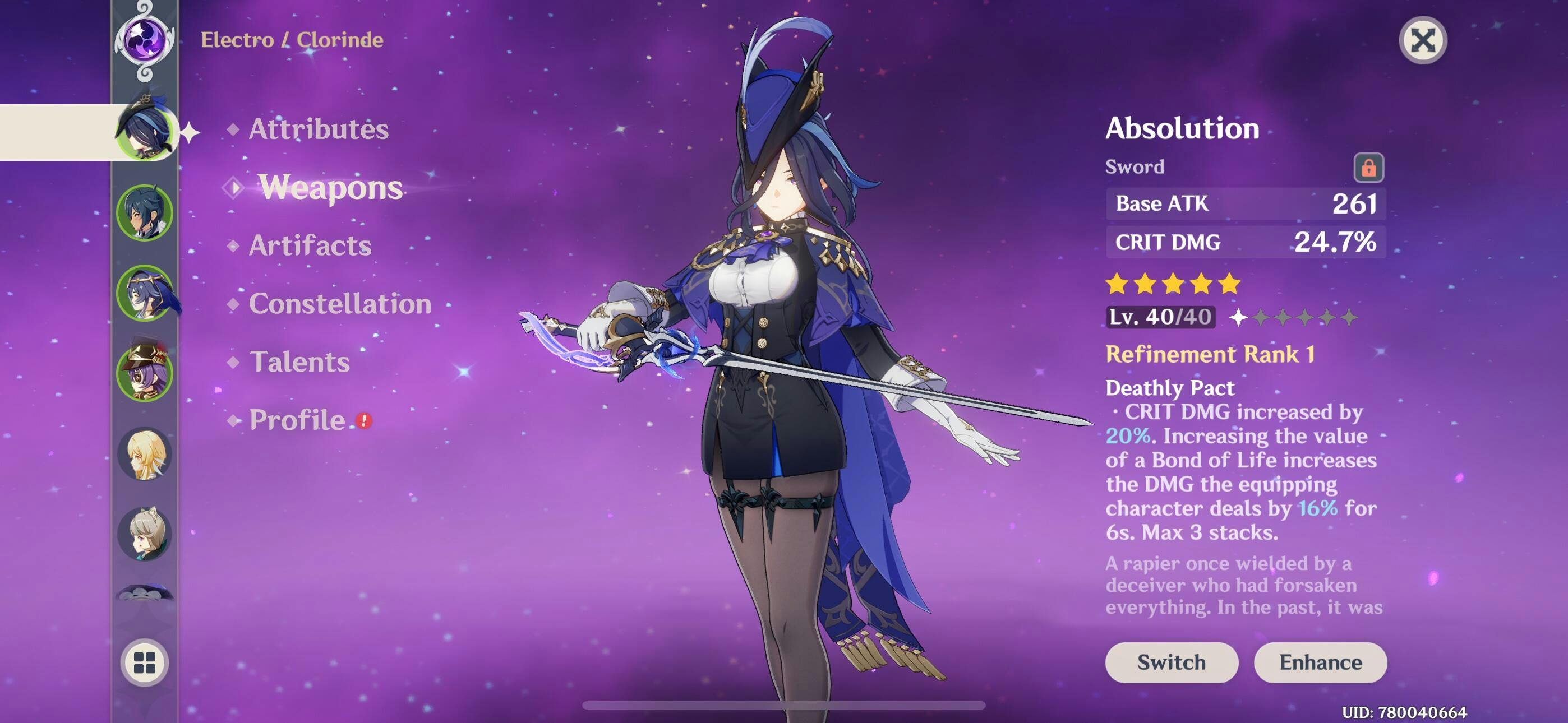Toggle the weapon lock icon
Image resolution: width=1568 pixels, height=723 pixels.
pyautogui.click(x=1368, y=168)
